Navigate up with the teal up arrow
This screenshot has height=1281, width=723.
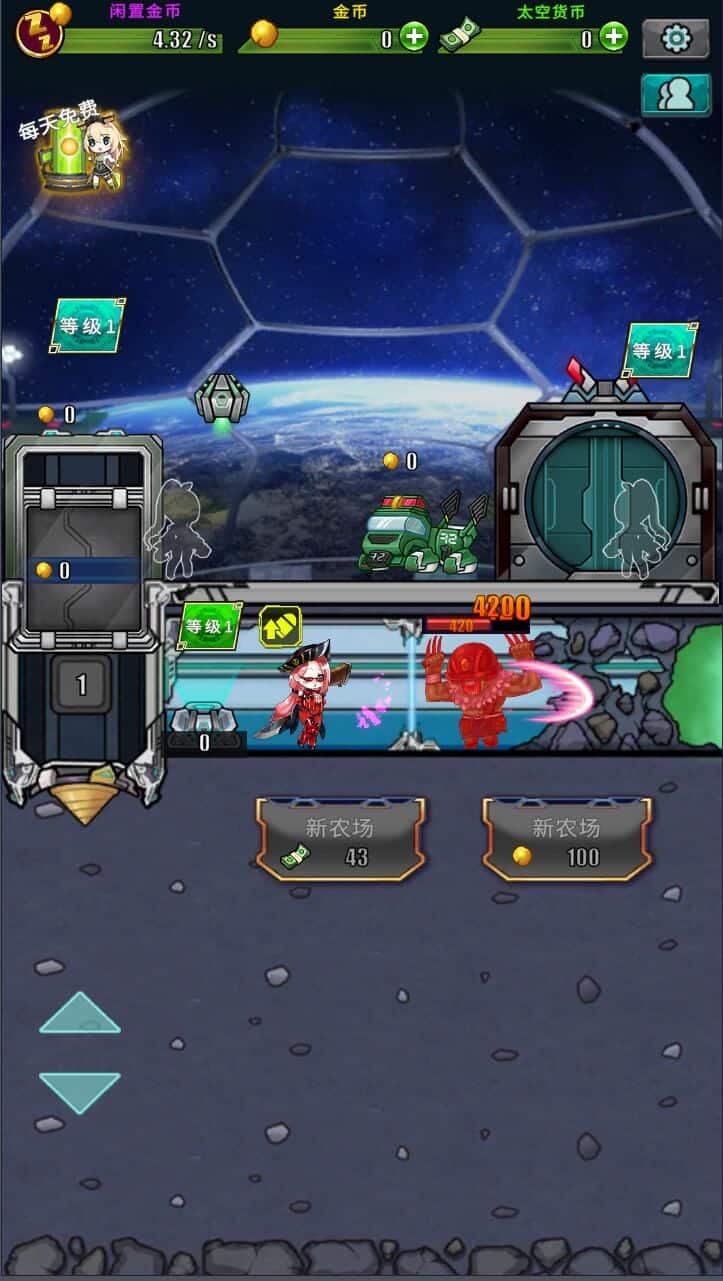point(80,1013)
